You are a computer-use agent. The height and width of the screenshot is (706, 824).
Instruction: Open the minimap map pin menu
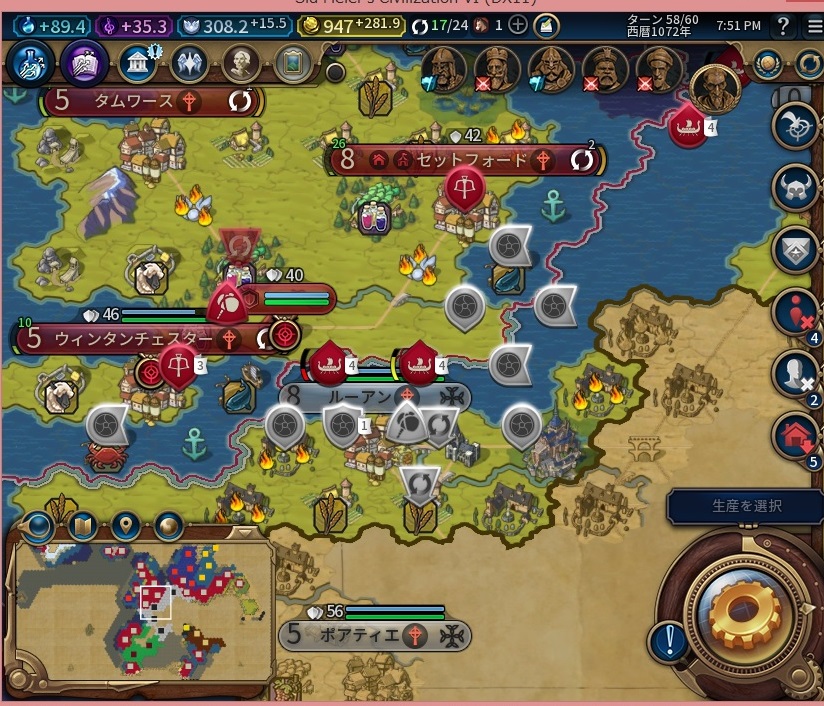coord(125,524)
